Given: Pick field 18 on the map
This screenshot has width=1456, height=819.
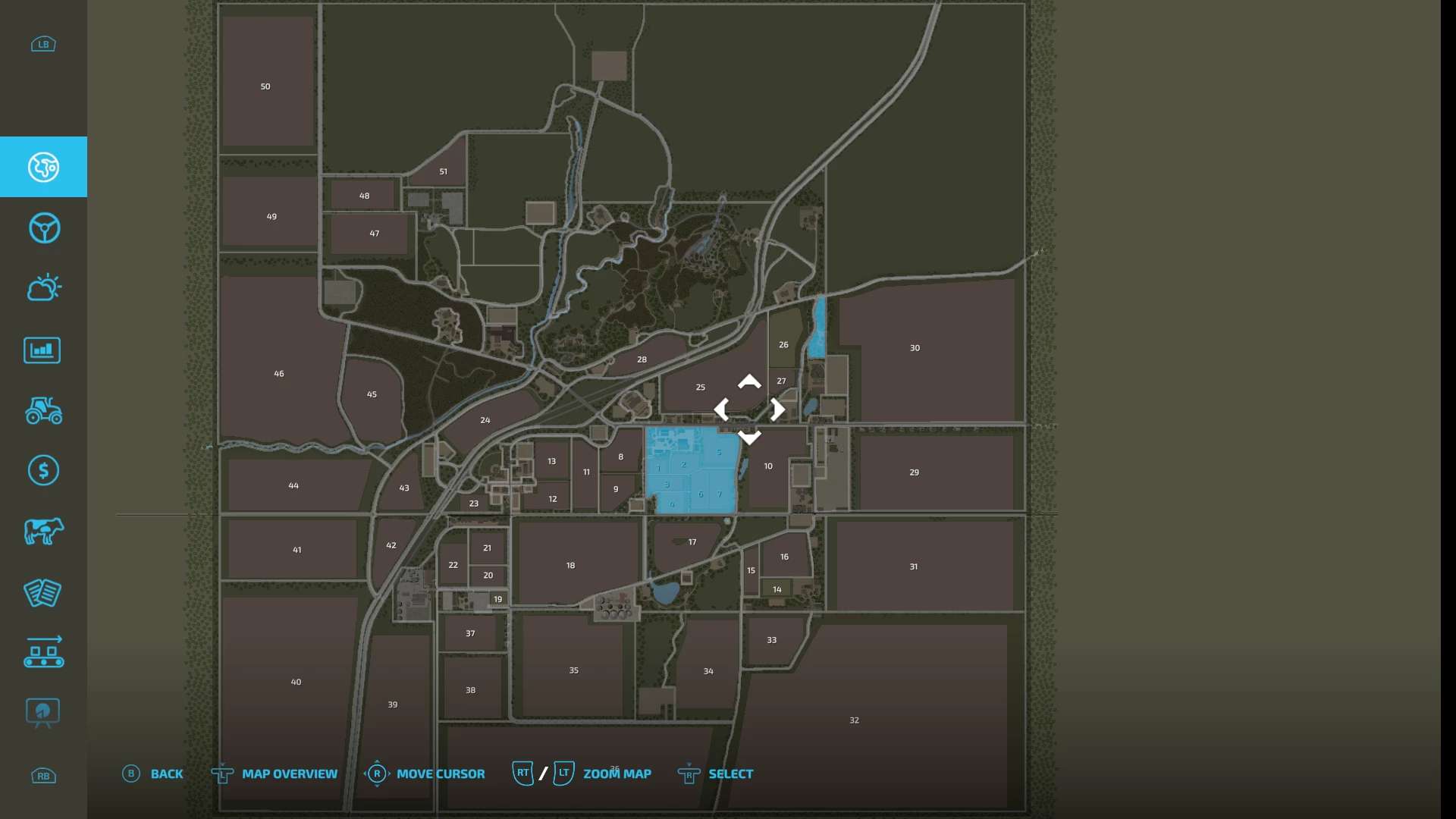Looking at the screenshot, I should 570,565.
